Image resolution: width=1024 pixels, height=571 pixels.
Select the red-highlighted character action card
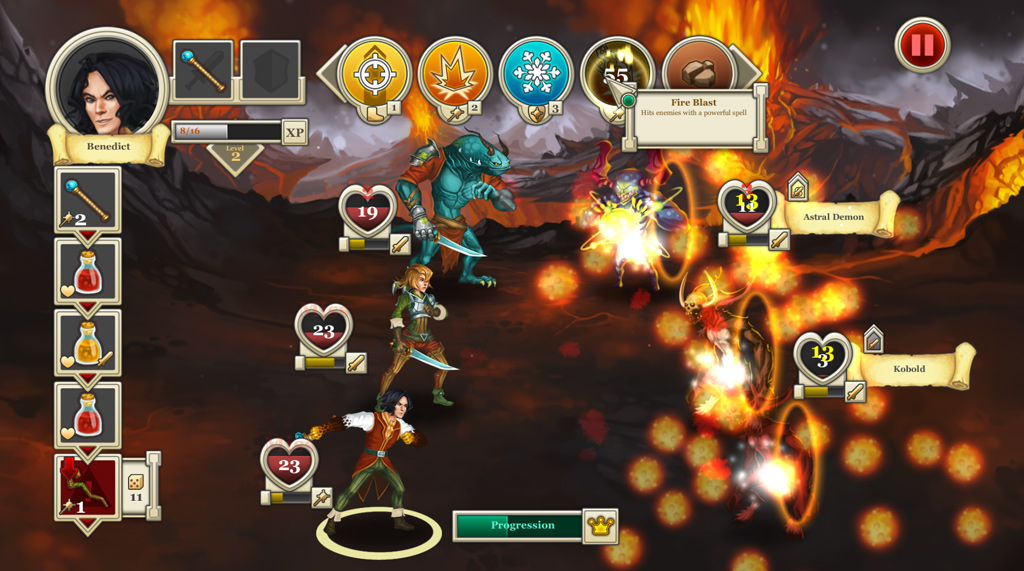88,486
